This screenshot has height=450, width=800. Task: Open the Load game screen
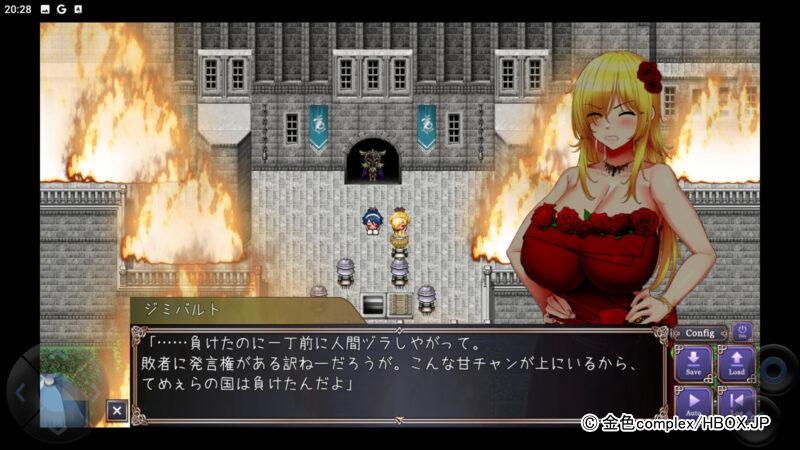click(x=736, y=364)
